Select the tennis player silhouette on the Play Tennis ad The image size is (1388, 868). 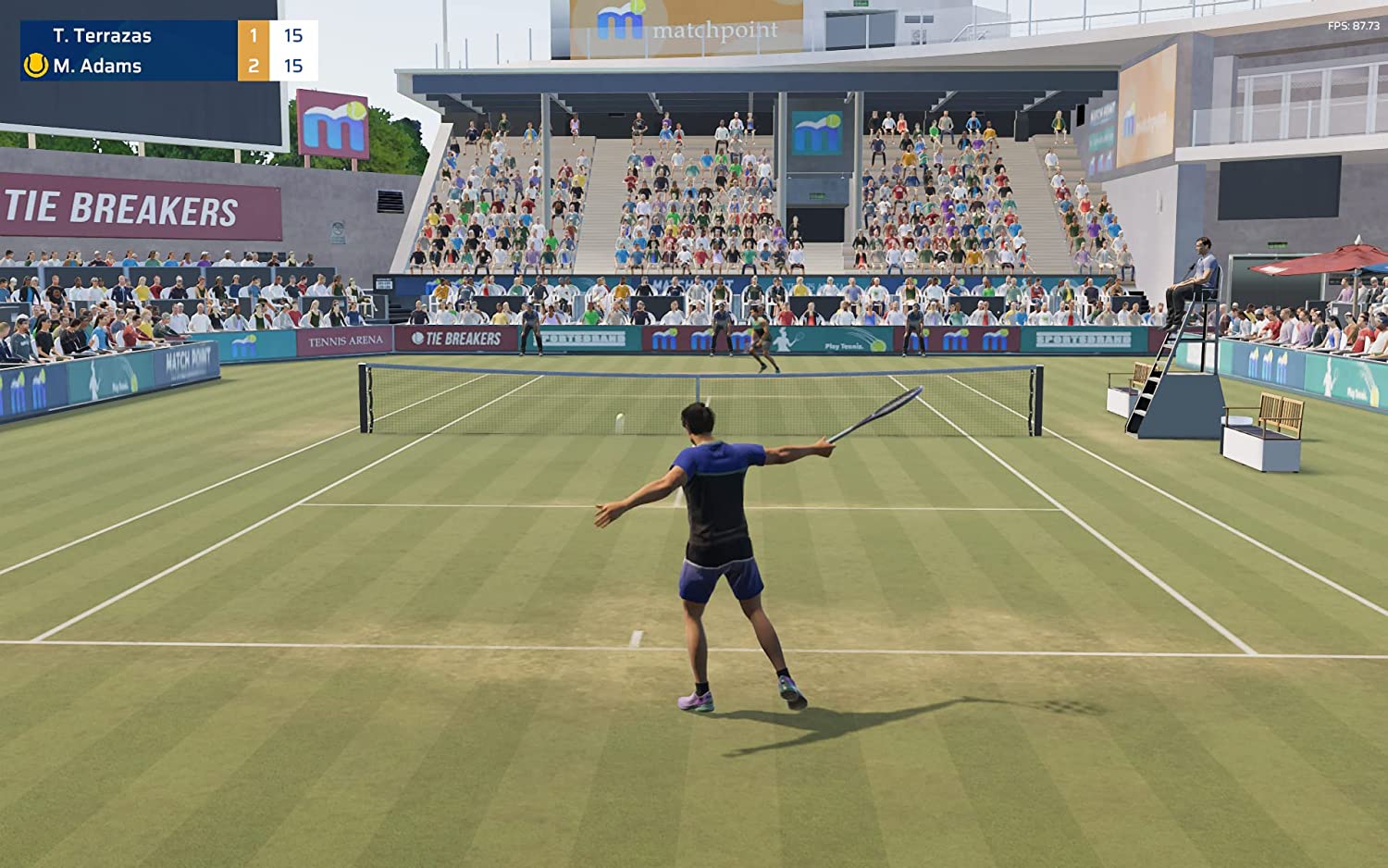pos(782,341)
